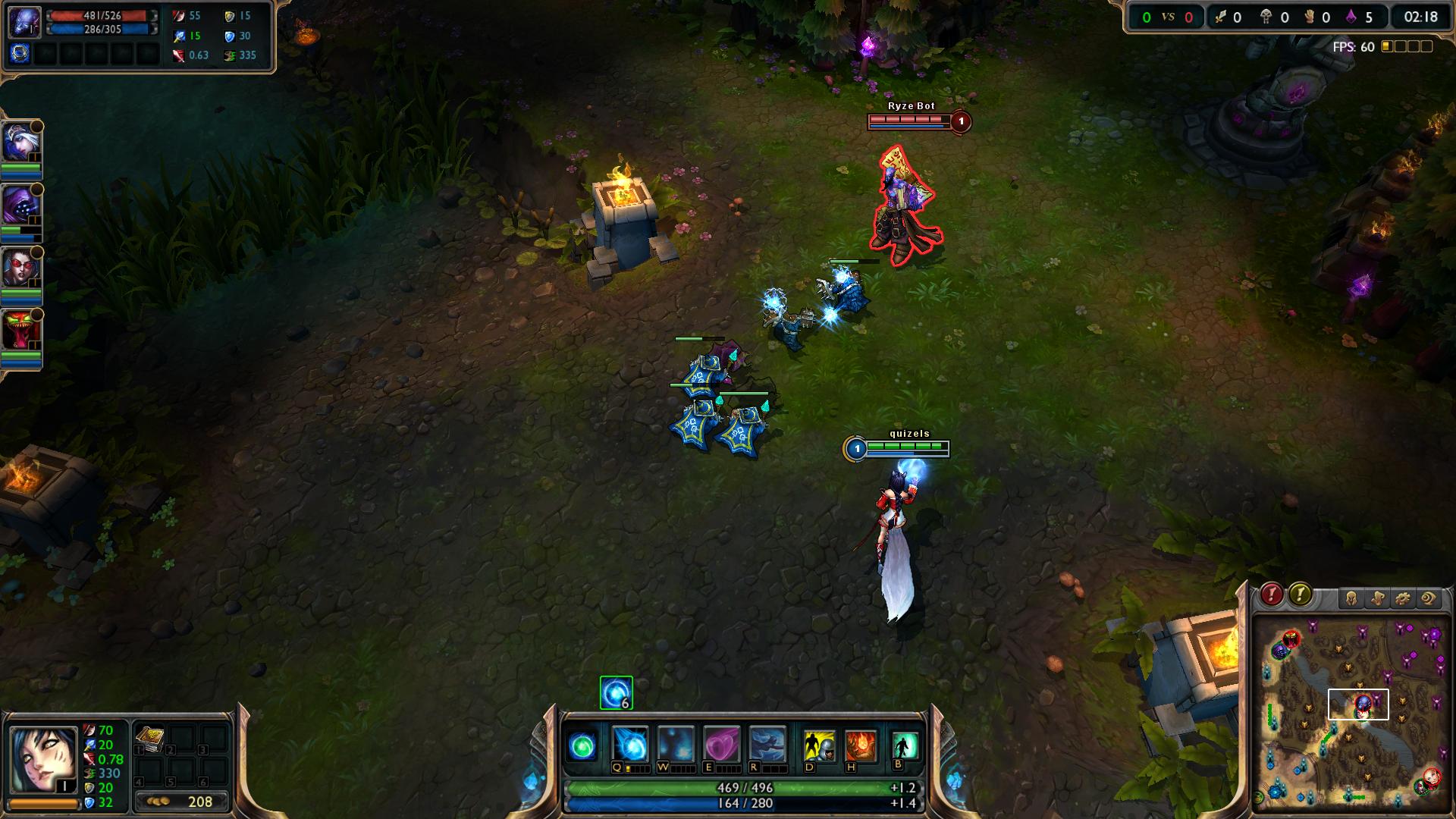
Task: Activate the Fox-Fire W ability
Action: coord(676,745)
